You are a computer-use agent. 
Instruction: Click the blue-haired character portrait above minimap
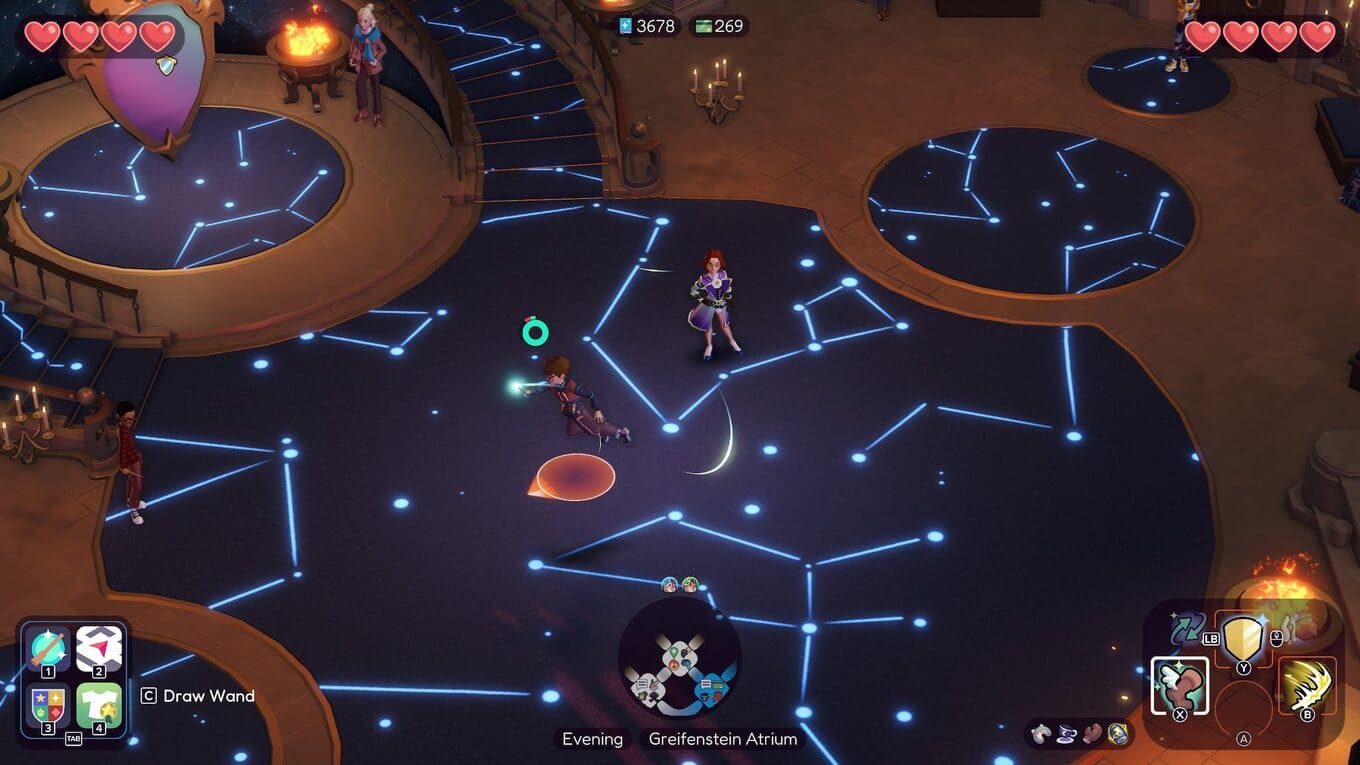point(670,584)
